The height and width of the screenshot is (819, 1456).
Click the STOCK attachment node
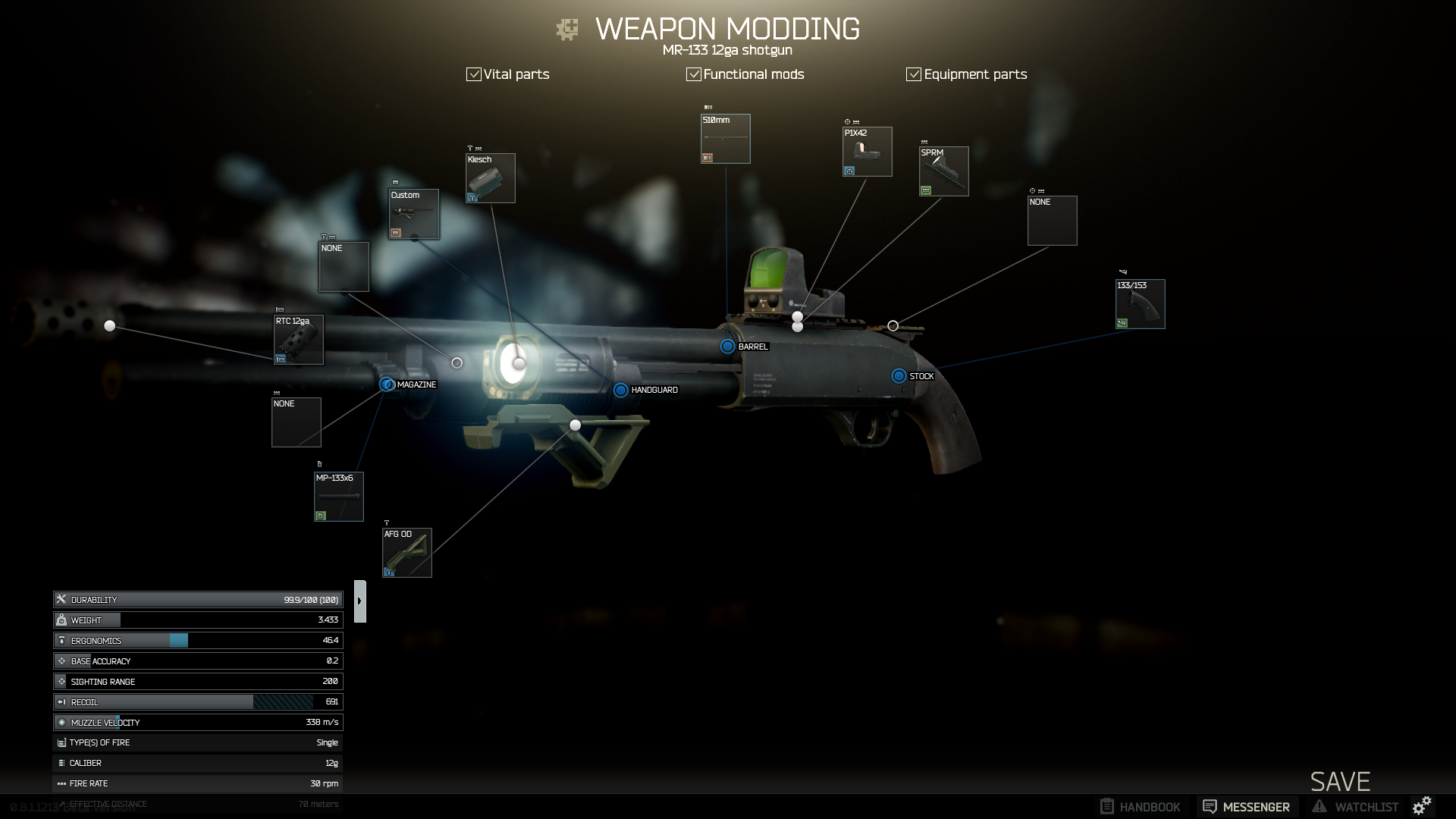coord(899,376)
